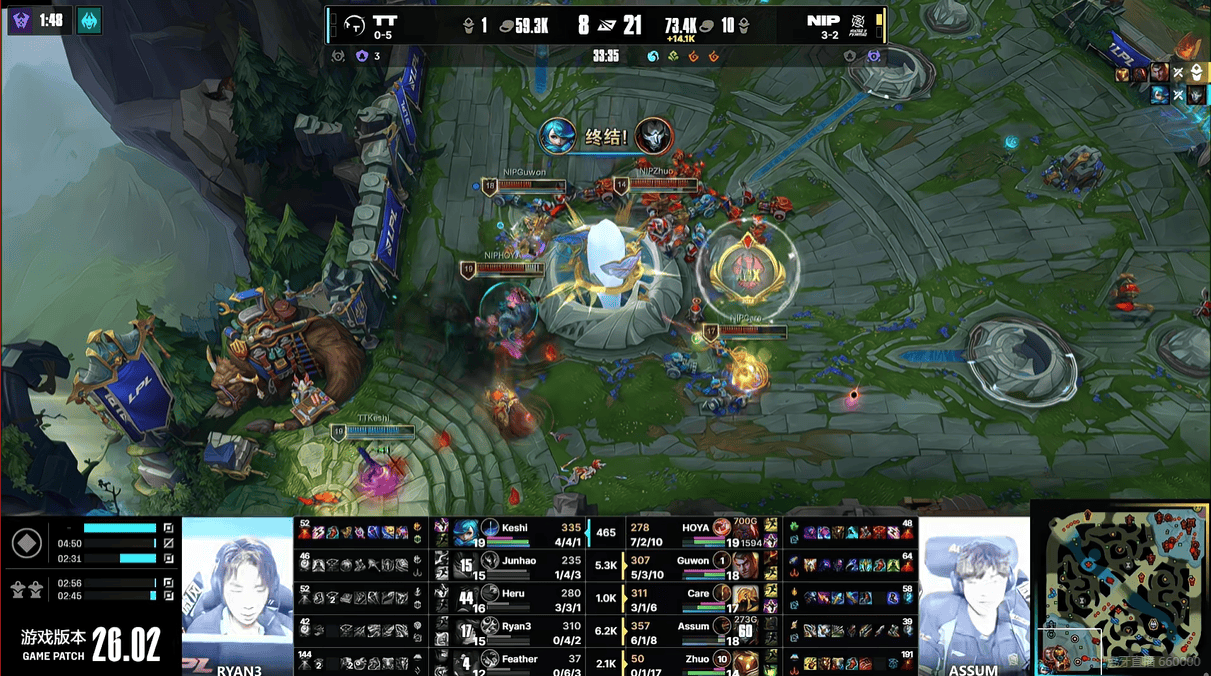The image size is (1211, 676).
Task: Click the teal dragon soul icon beside Baron timer
Action: pyautogui.click(x=89, y=20)
